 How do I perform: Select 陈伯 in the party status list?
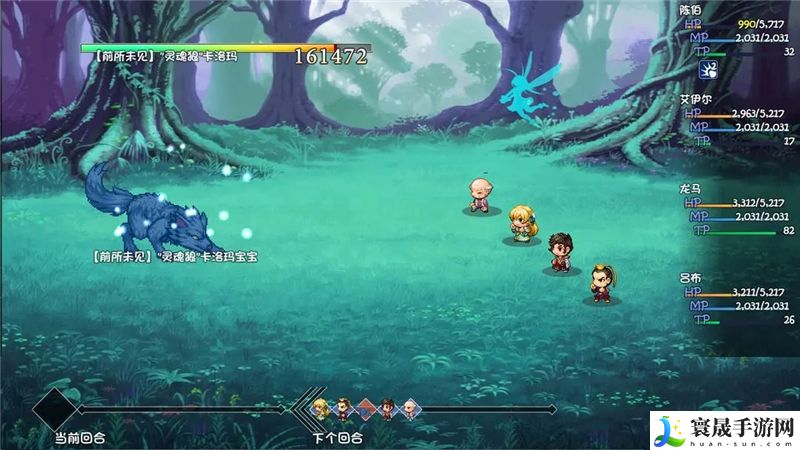click(691, 9)
